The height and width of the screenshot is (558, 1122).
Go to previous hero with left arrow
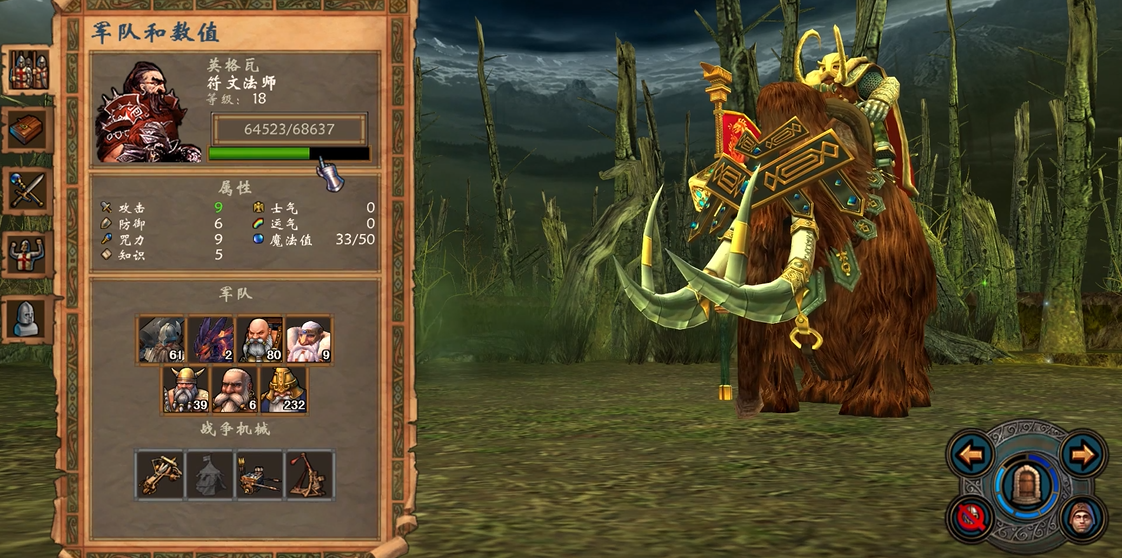pyautogui.click(x=971, y=456)
